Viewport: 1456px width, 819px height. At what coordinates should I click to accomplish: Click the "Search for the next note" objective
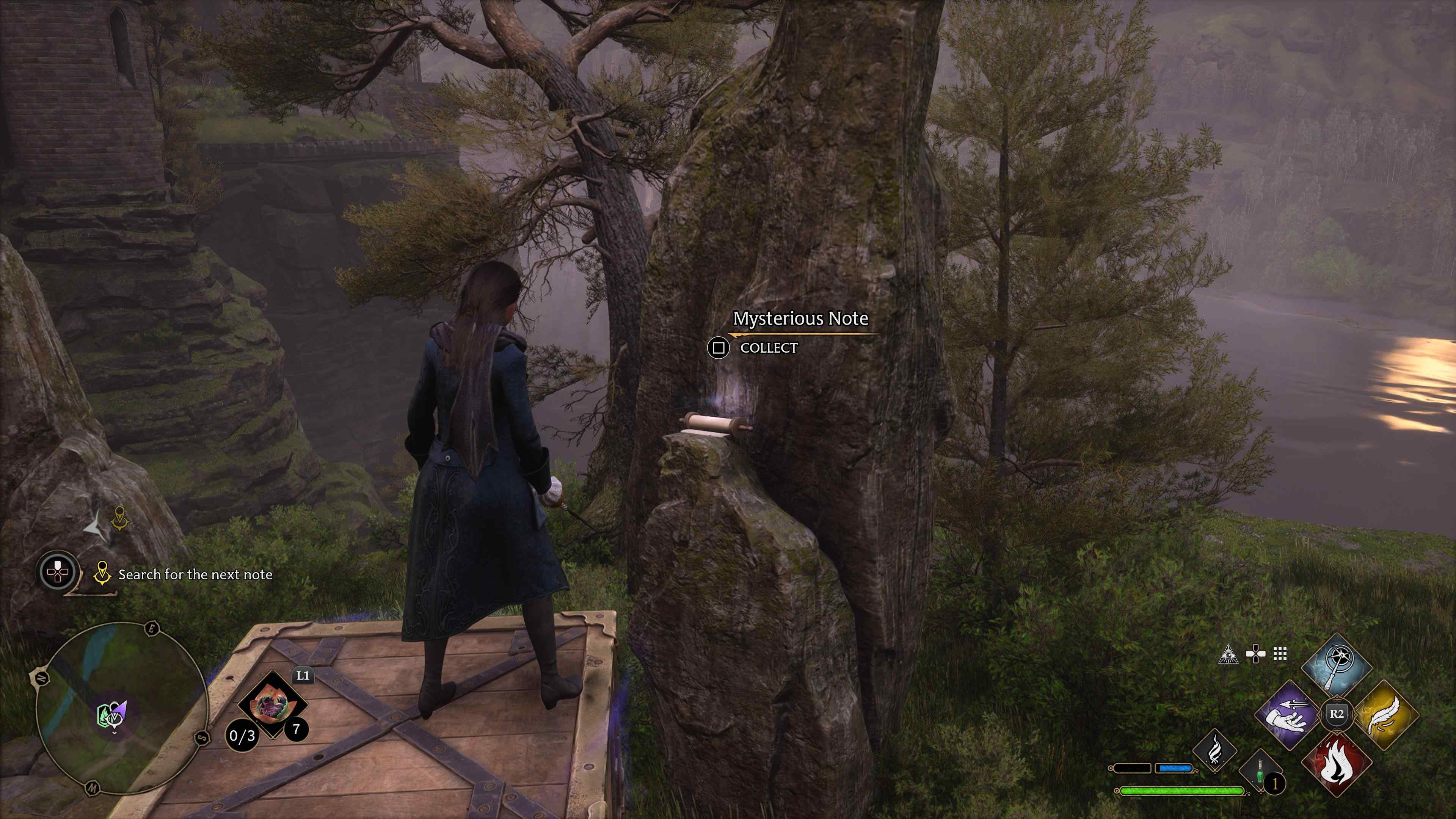(195, 575)
